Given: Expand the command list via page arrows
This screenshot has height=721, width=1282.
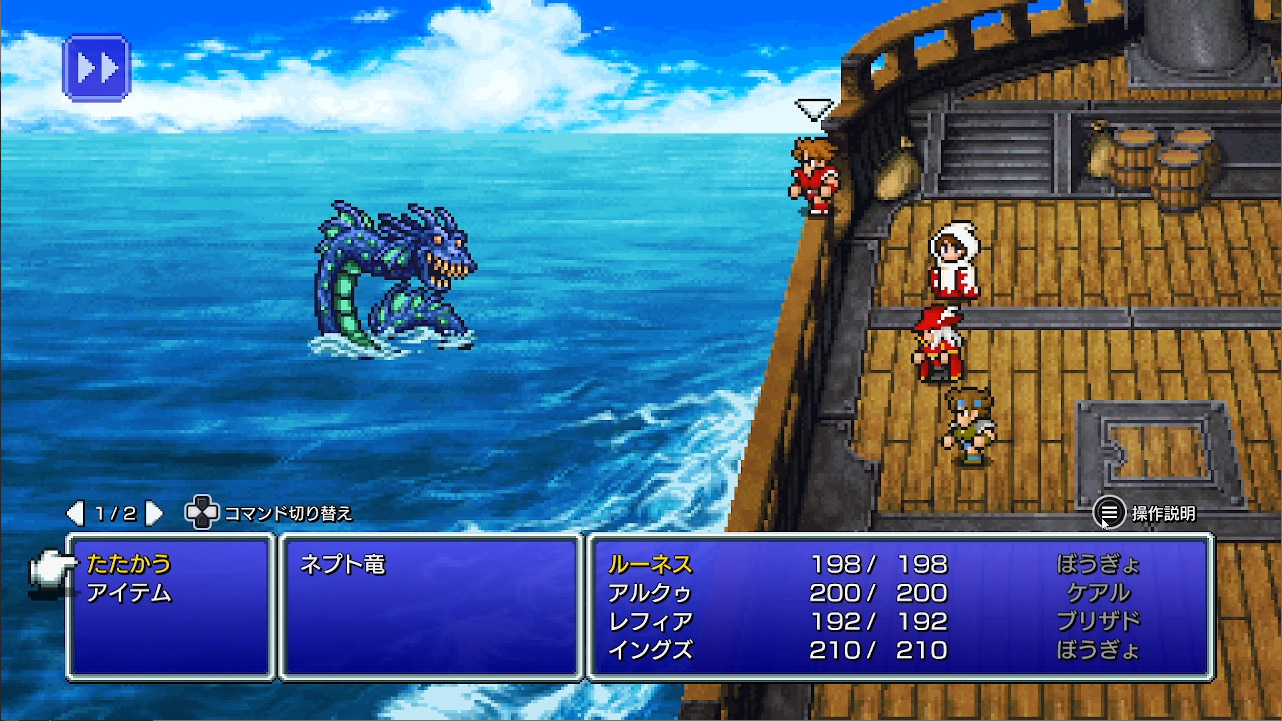Looking at the screenshot, I should 153,513.
